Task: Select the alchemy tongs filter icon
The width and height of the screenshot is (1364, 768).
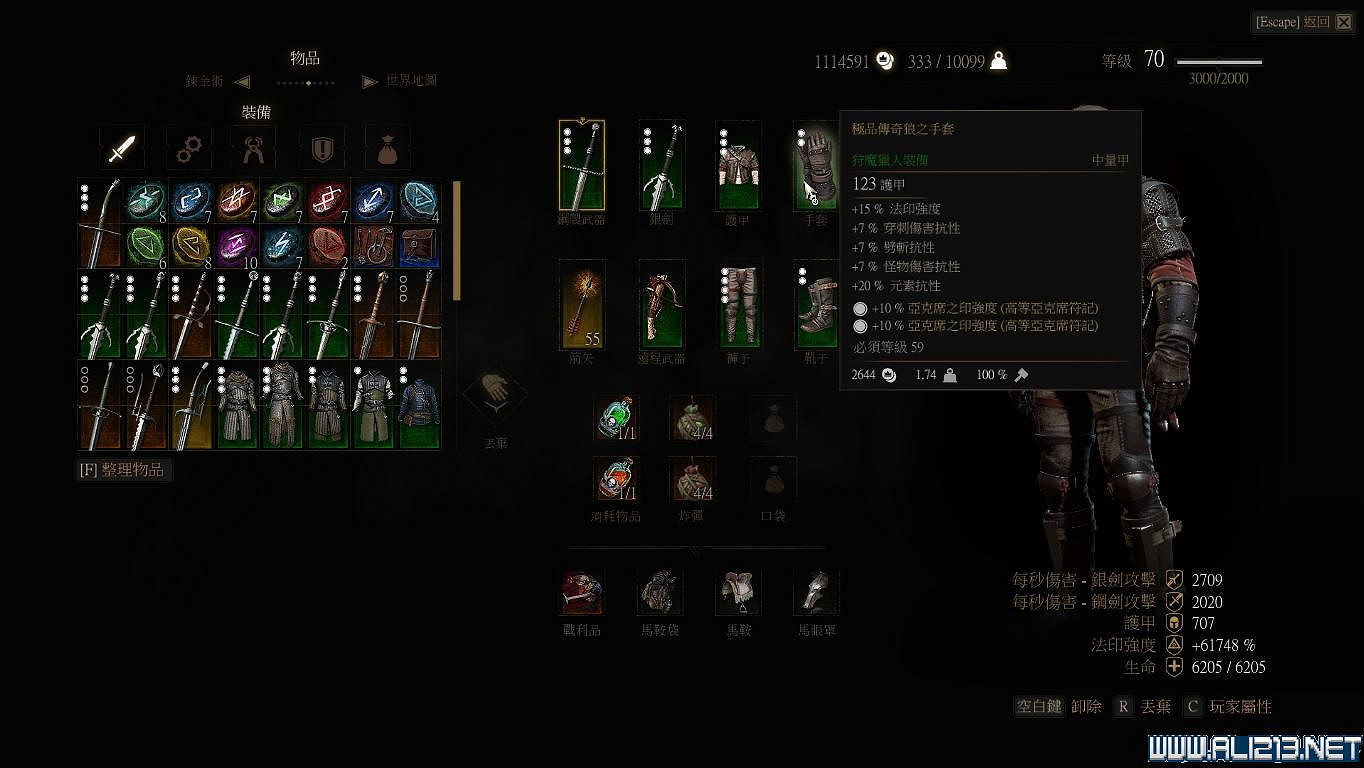Action: coord(254,148)
